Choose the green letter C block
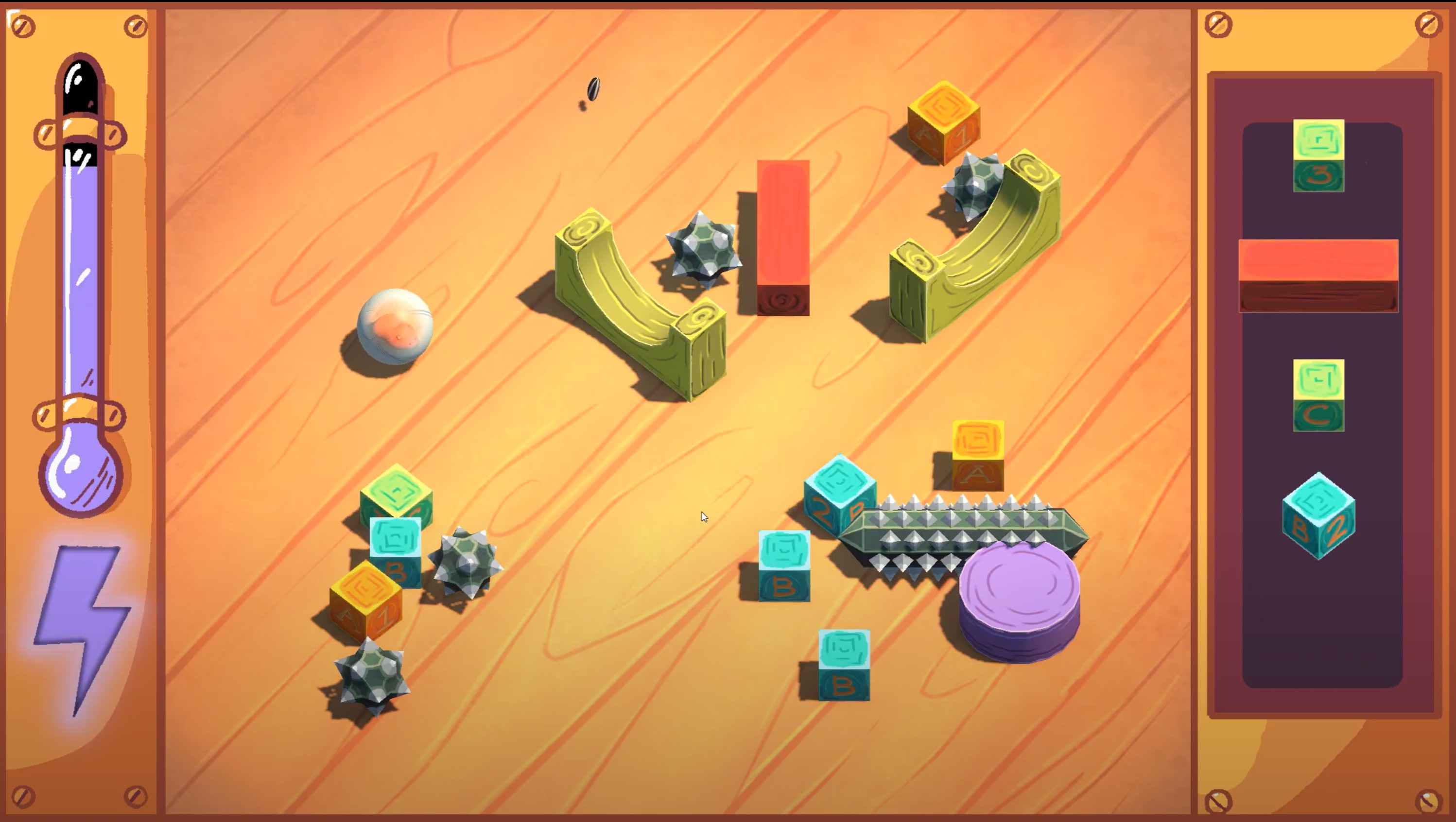1456x822 pixels. pyautogui.click(x=1318, y=395)
